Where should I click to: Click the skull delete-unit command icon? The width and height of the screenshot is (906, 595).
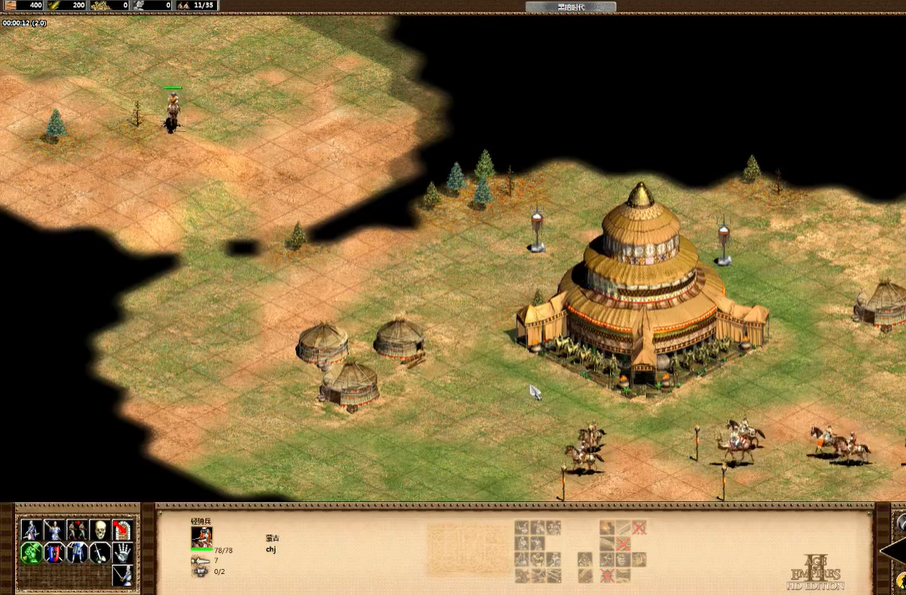[99, 530]
